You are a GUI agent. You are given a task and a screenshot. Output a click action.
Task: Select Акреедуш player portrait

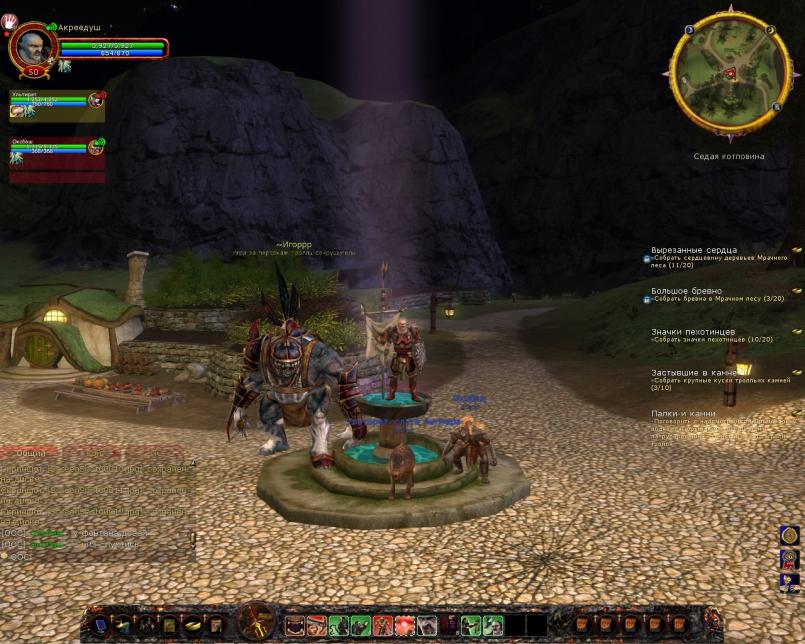click(x=31, y=46)
